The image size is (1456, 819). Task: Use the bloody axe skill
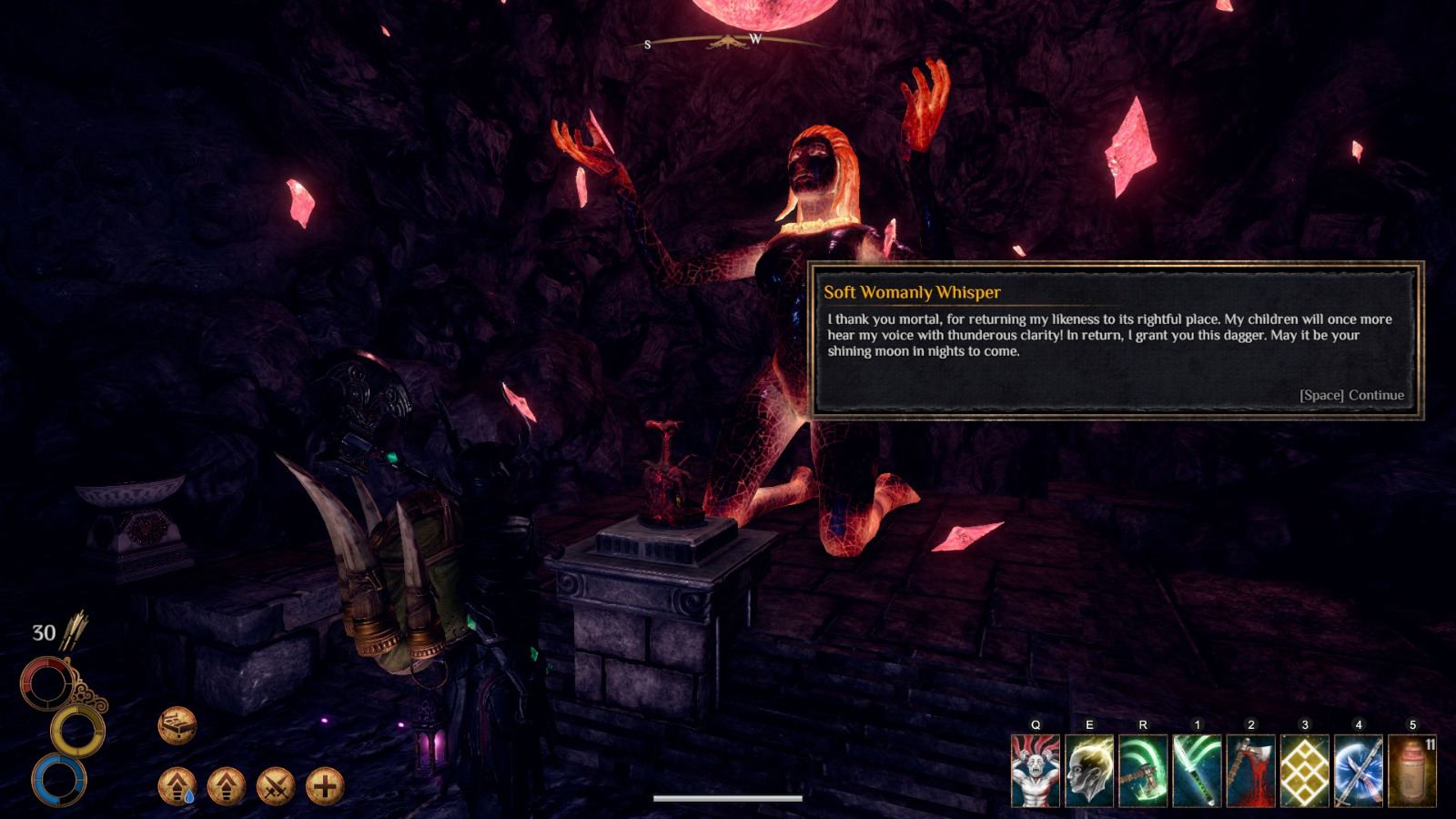[x=1250, y=771]
